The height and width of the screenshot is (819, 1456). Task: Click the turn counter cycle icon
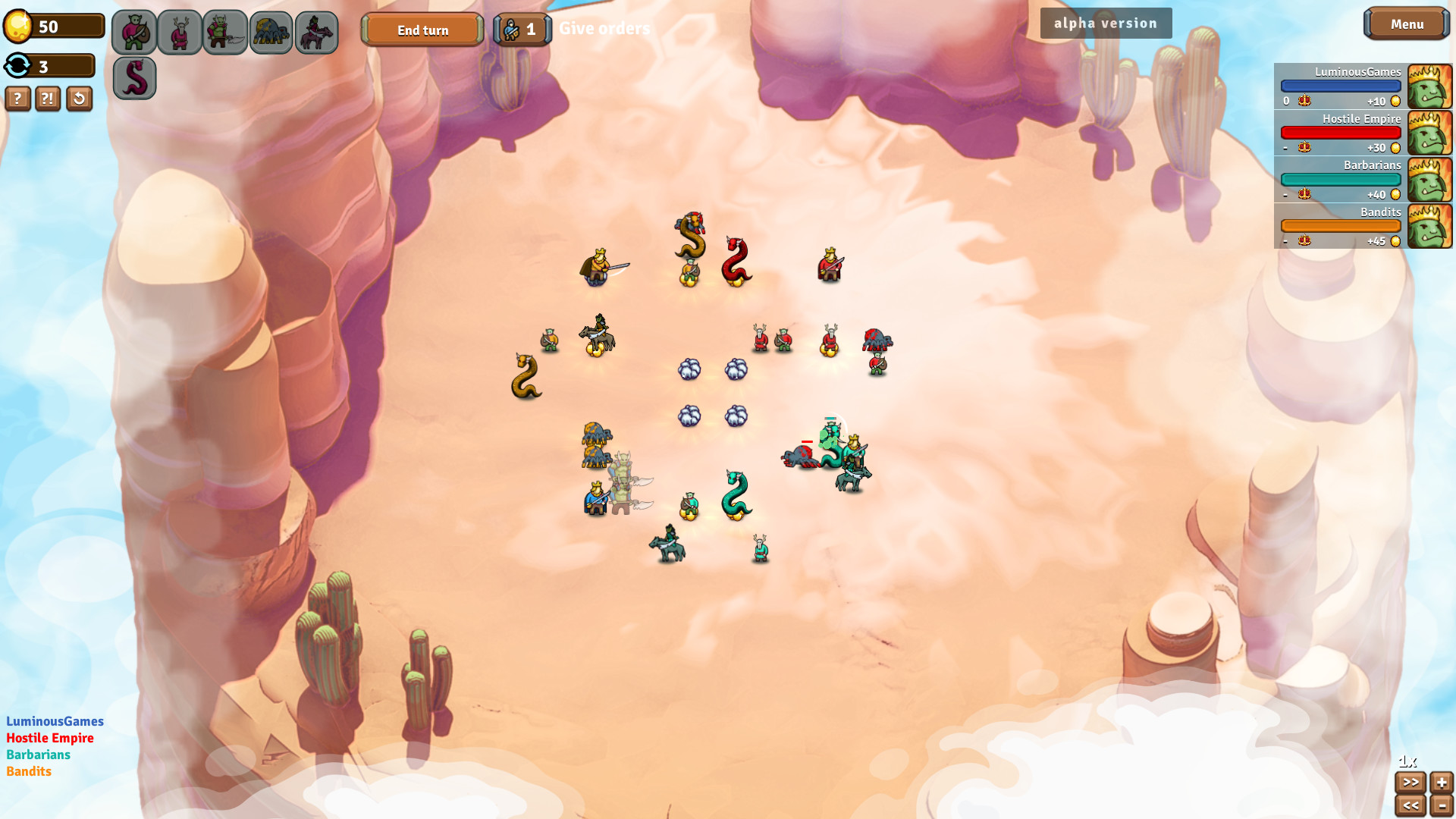(17, 66)
